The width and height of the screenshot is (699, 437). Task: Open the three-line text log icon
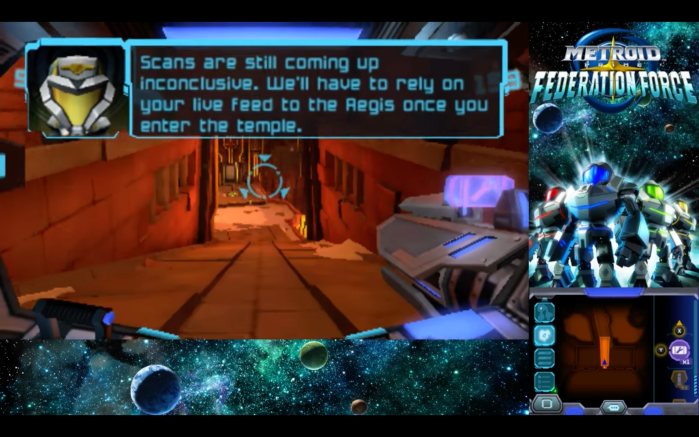pyautogui.click(x=544, y=357)
